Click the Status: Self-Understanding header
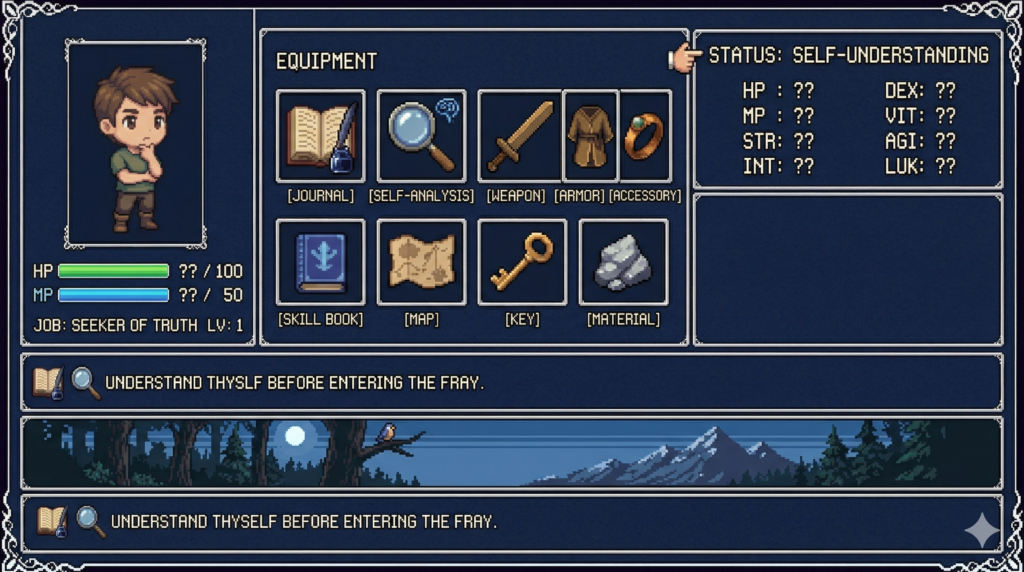Screen dimensions: 1024x572 click(x=848, y=56)
